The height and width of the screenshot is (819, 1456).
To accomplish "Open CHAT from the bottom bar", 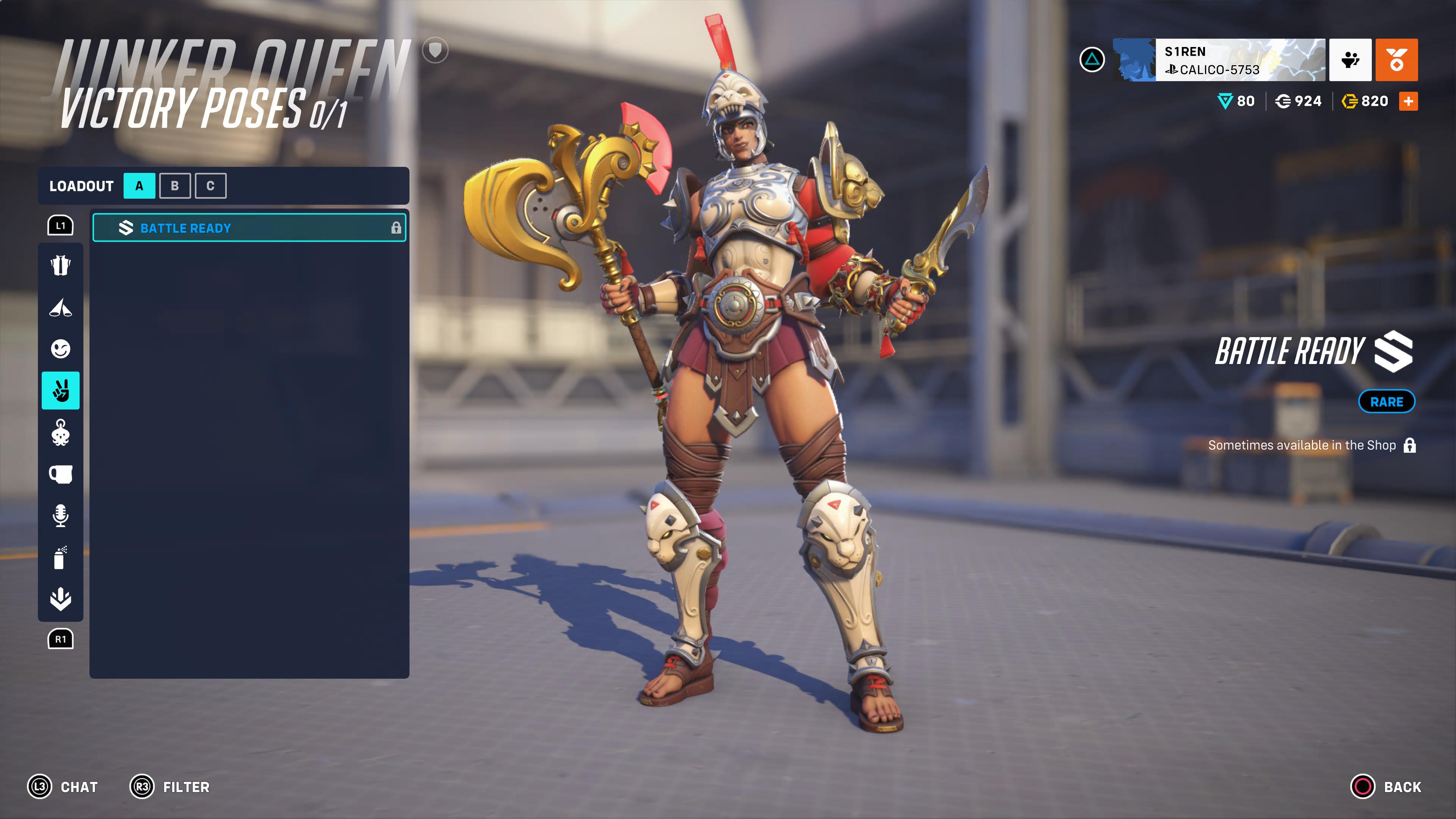I will pos(62,787).
